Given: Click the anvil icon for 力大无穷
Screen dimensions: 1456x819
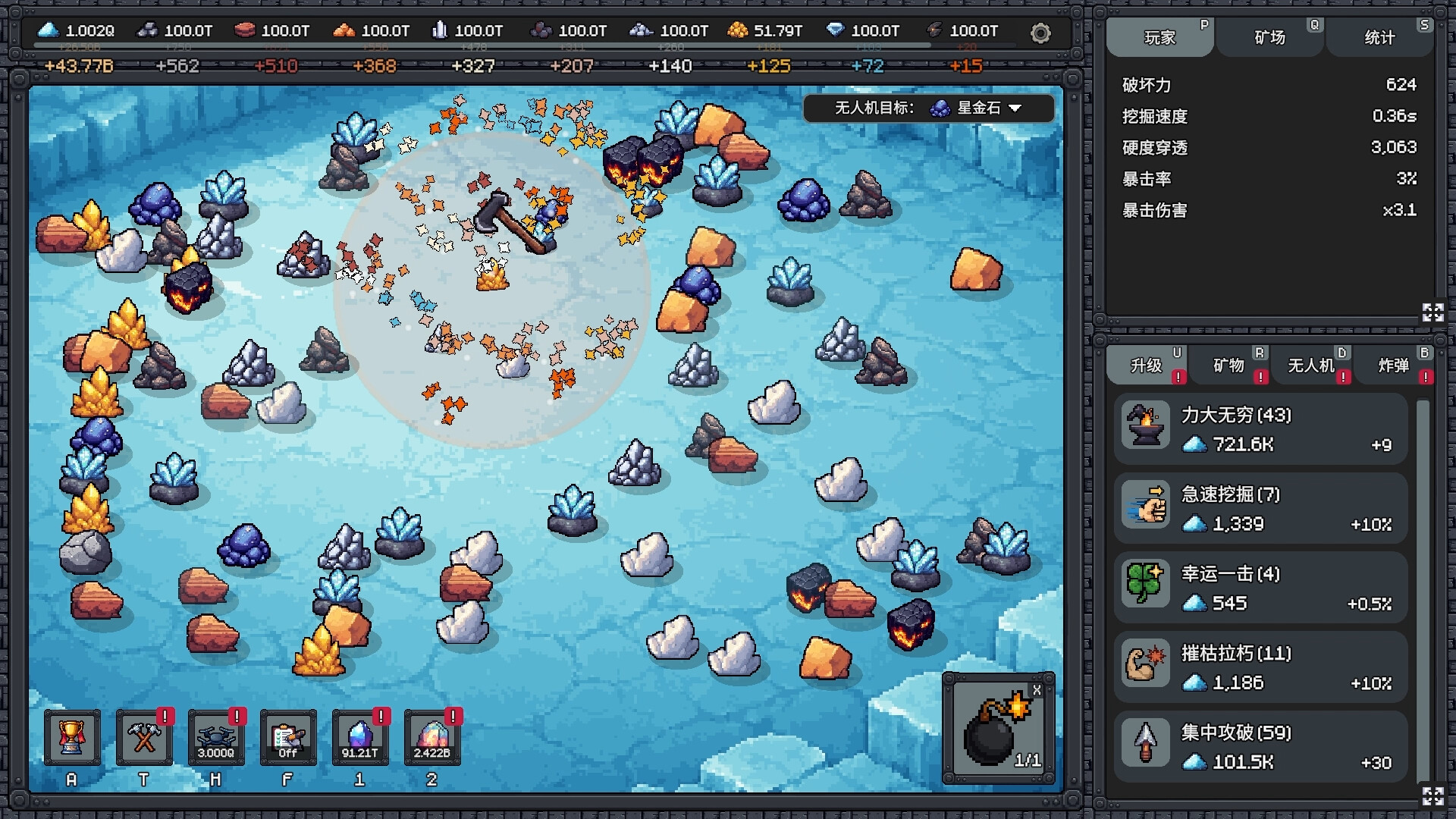Looking at the screenshot, I should coord(1145,425).
